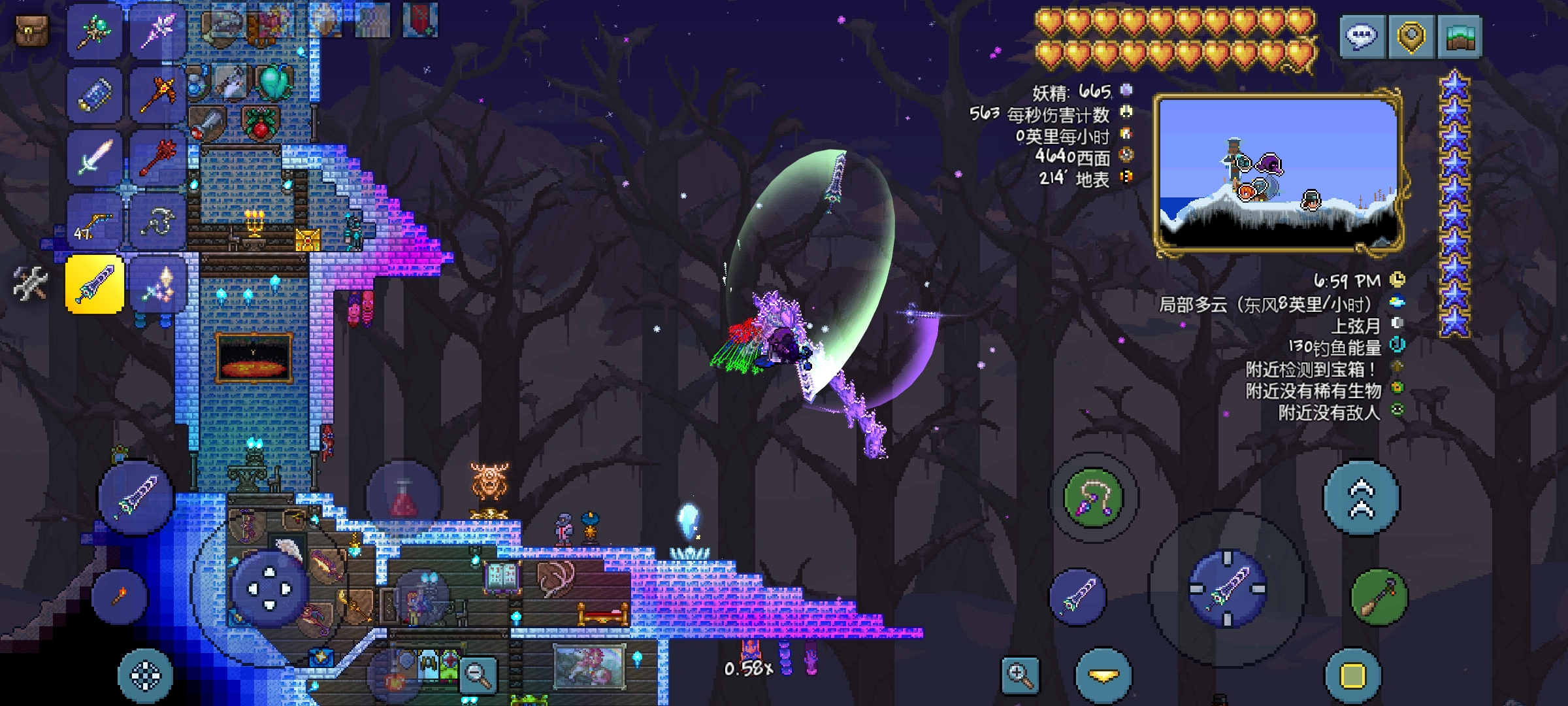Zoom in with the plus magnifier
This screenshot has height=706, width=1568.
tap(1021, 675)
